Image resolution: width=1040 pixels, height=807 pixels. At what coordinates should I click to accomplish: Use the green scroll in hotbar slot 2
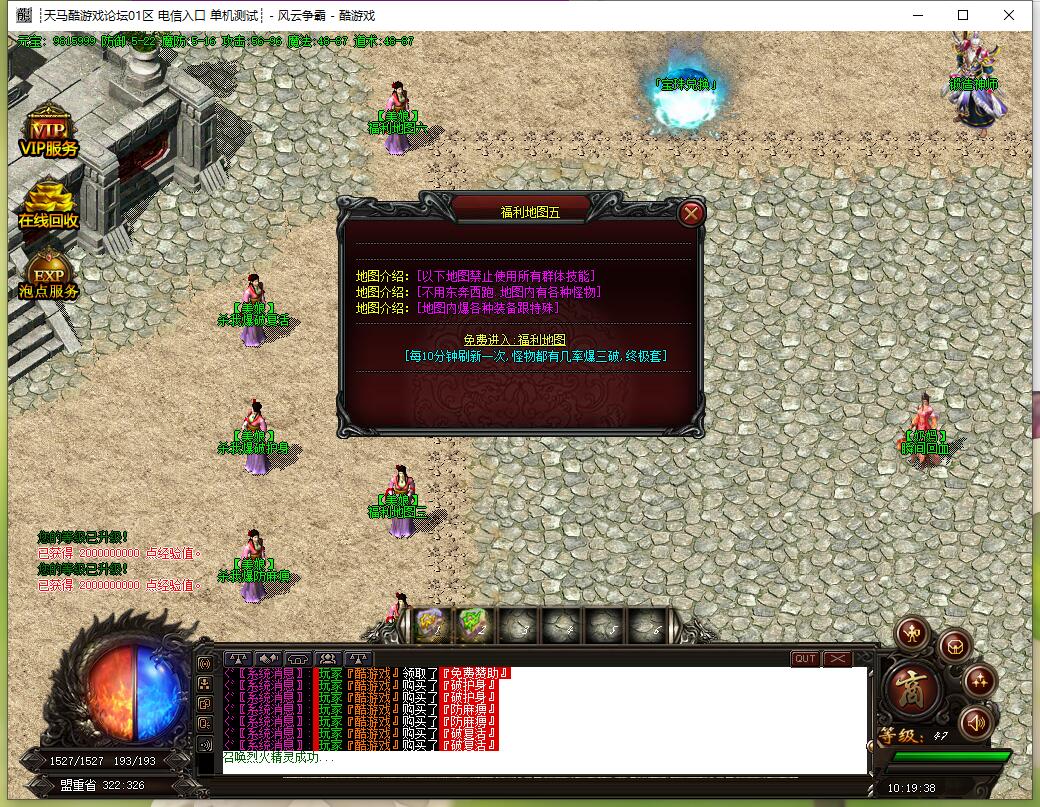[472, 623]
